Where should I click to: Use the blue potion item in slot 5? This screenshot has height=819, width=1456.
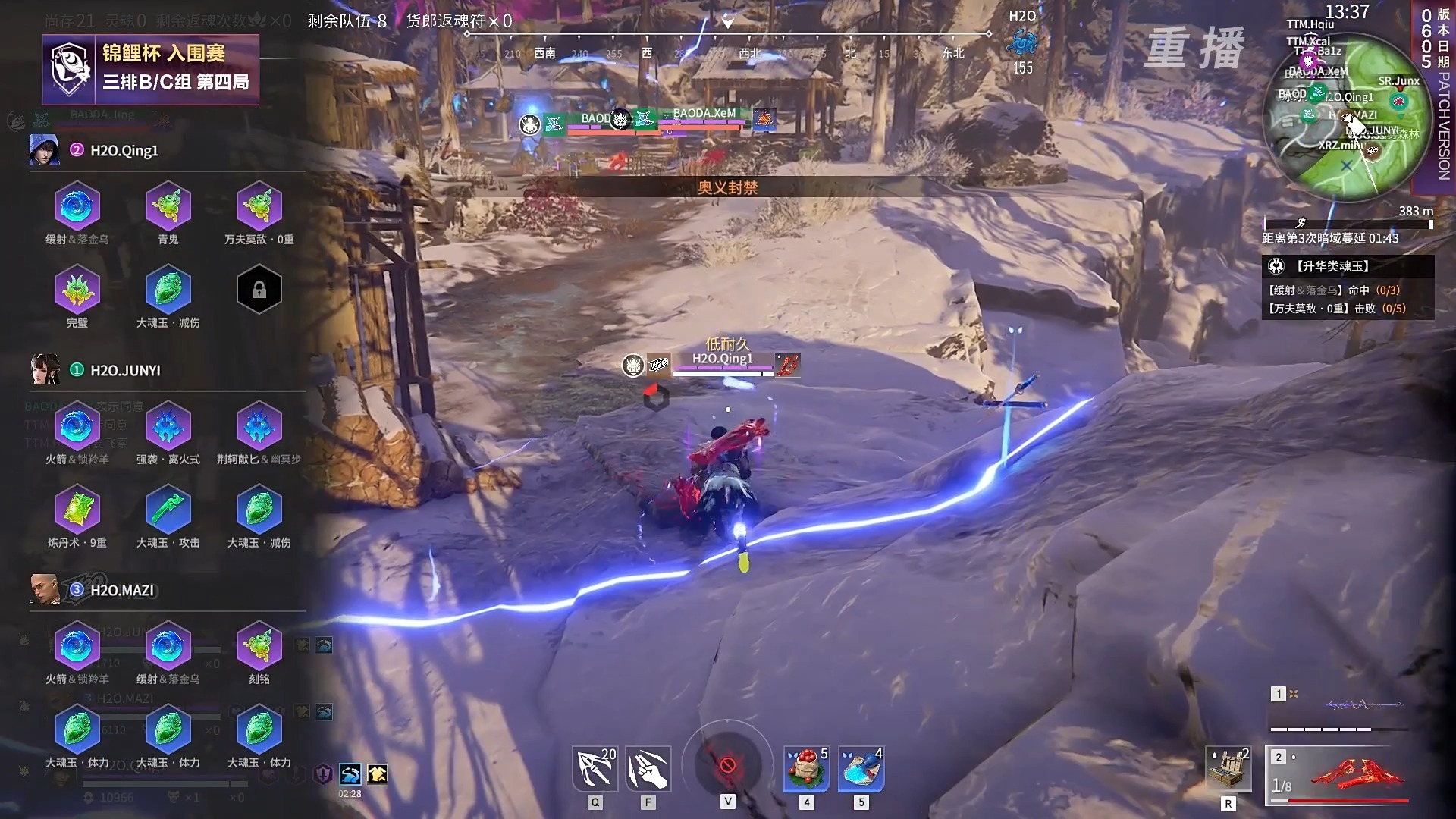click(861, 769)
